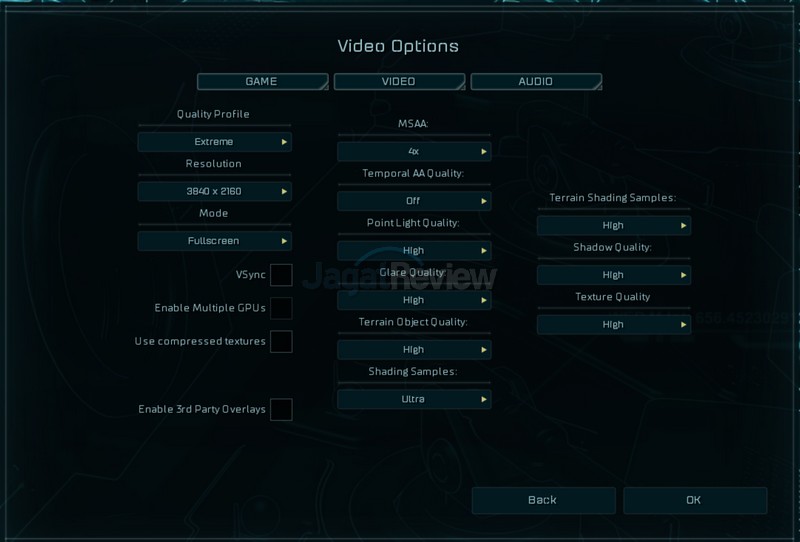Open the Terrain Object Quality dropdown
Screen dimensions: 800x542
[414, 350]
